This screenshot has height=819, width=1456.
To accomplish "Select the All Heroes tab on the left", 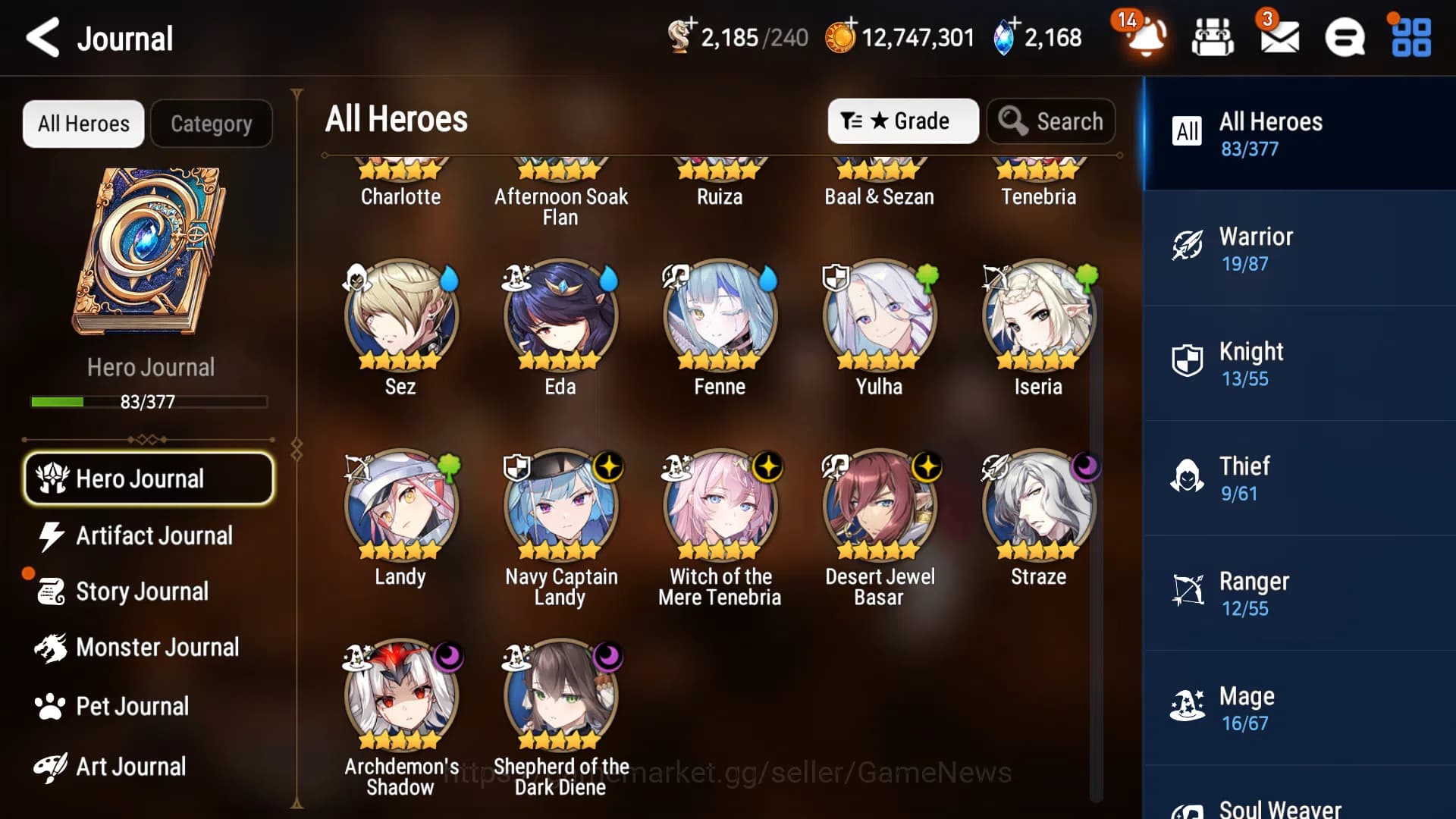I will pyautogui.click(x=83, y=123).
